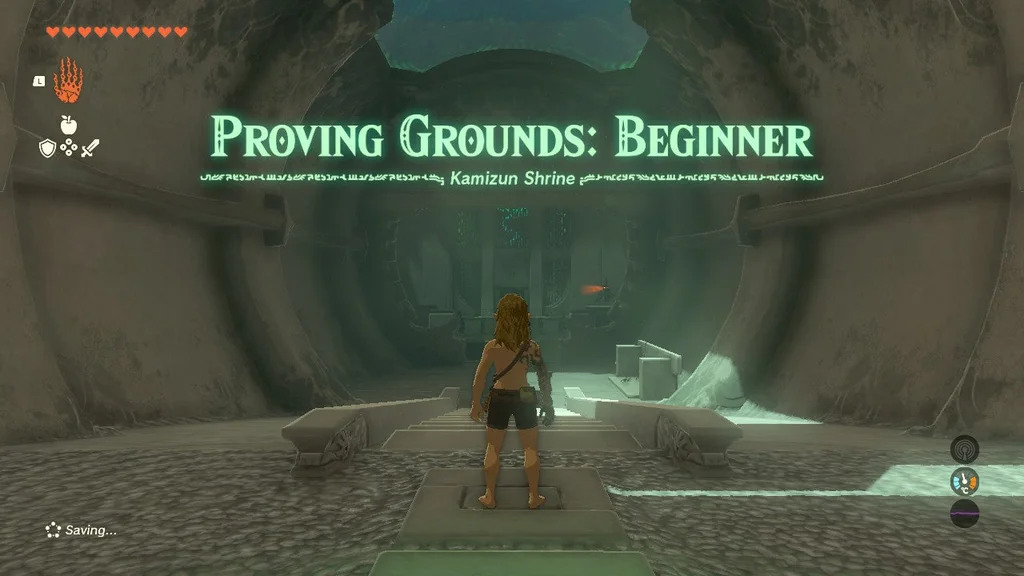1024x576 pixels.
Task: Click the shrine sensor signal icon
Action: point(964,449)
